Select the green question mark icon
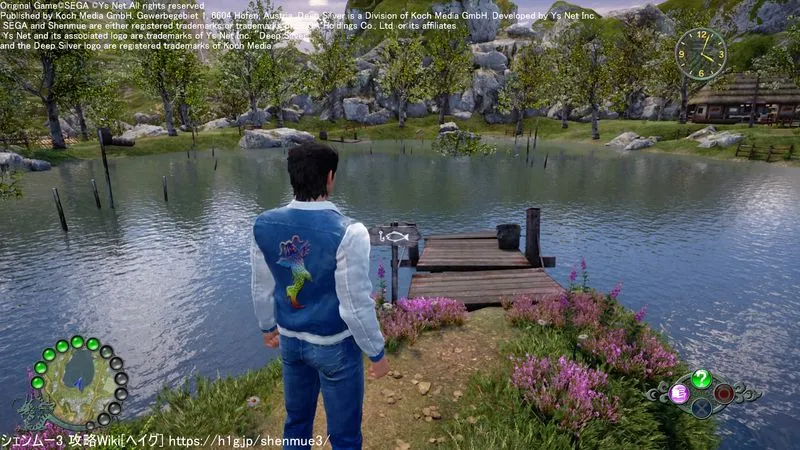This screenshot has height=450, width=800. tap(701, 379)
